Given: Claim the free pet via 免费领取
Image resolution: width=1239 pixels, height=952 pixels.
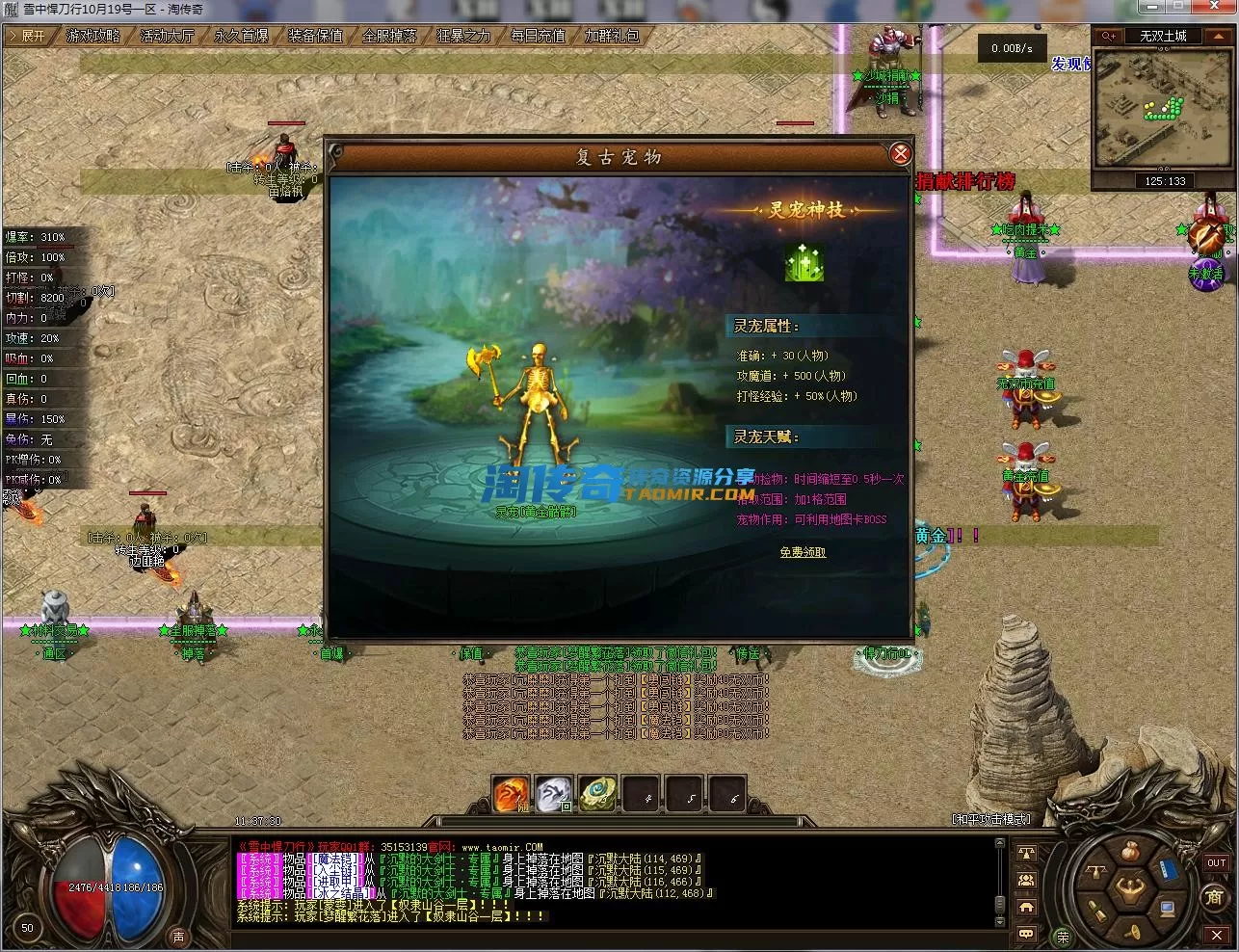Looking at the screenshot, I should [803, 552].
